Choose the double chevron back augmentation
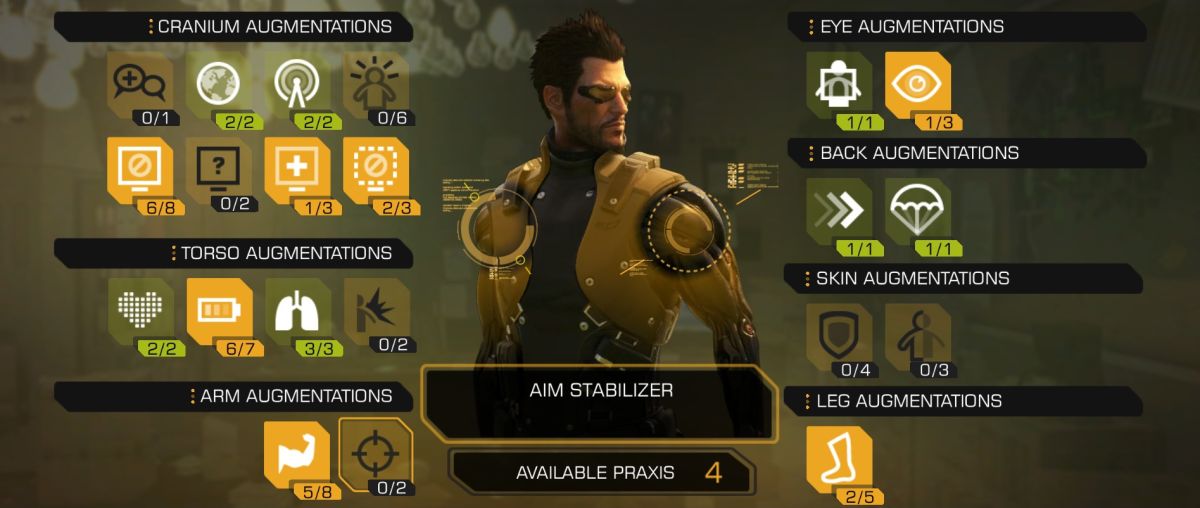The image size is (1200, 508). (x=838, y=211)
